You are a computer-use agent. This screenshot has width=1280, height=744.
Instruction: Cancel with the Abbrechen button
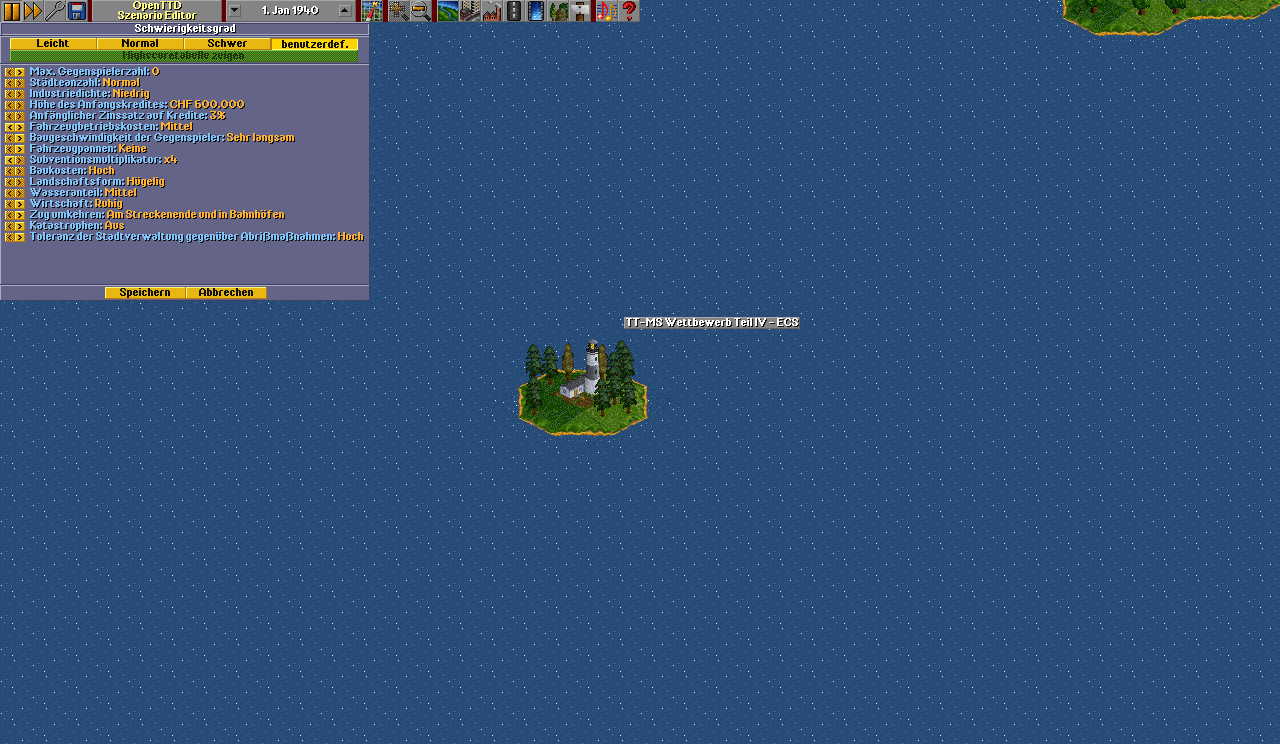[226, 293]
